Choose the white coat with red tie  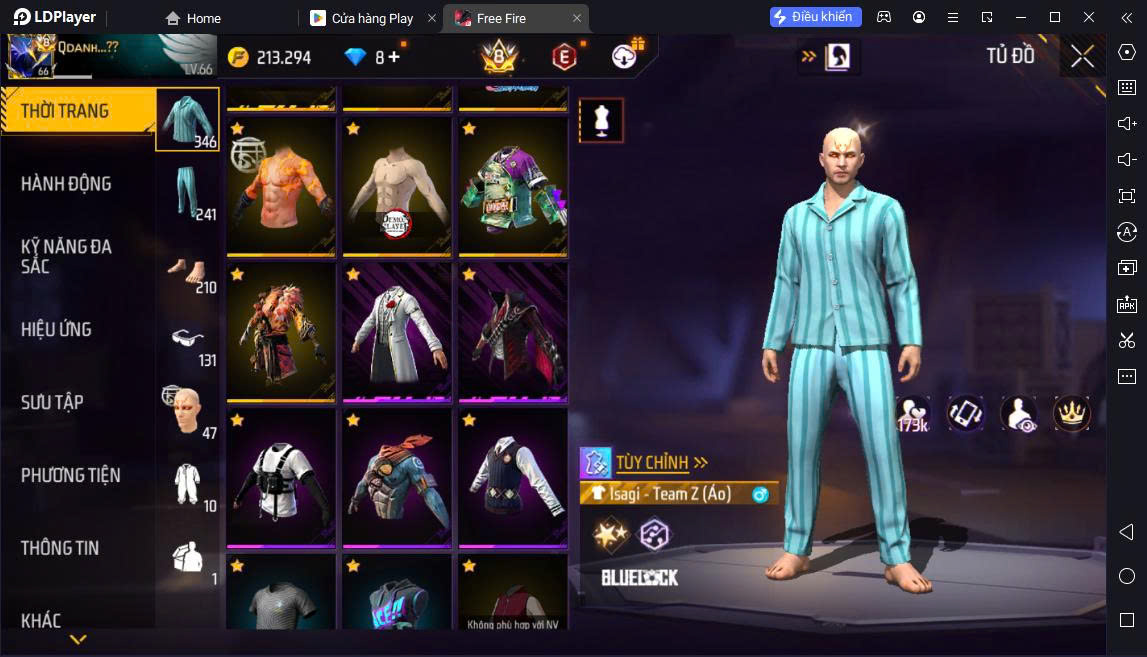point(397,333)
